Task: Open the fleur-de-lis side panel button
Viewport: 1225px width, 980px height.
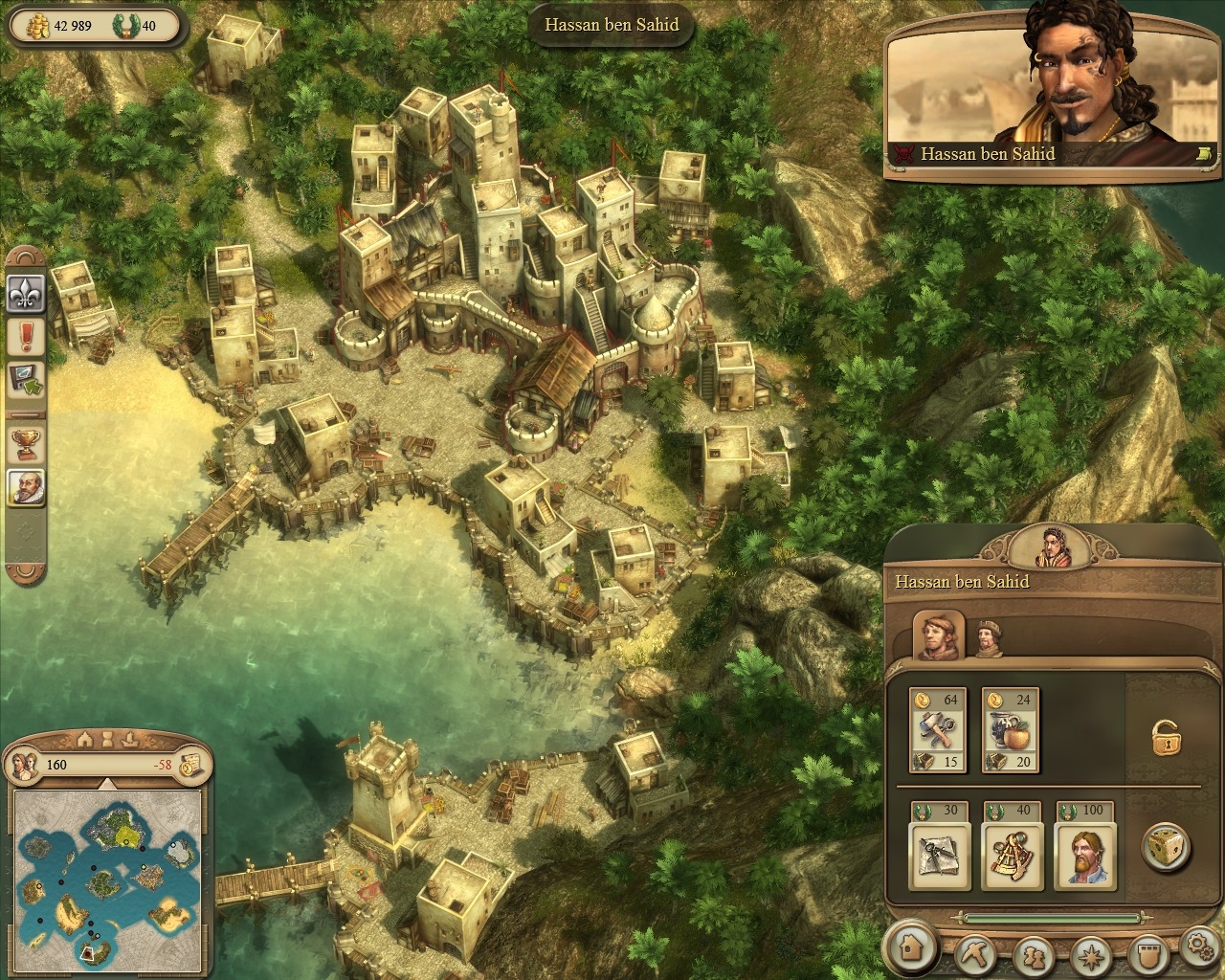Action: coord(27,293)
